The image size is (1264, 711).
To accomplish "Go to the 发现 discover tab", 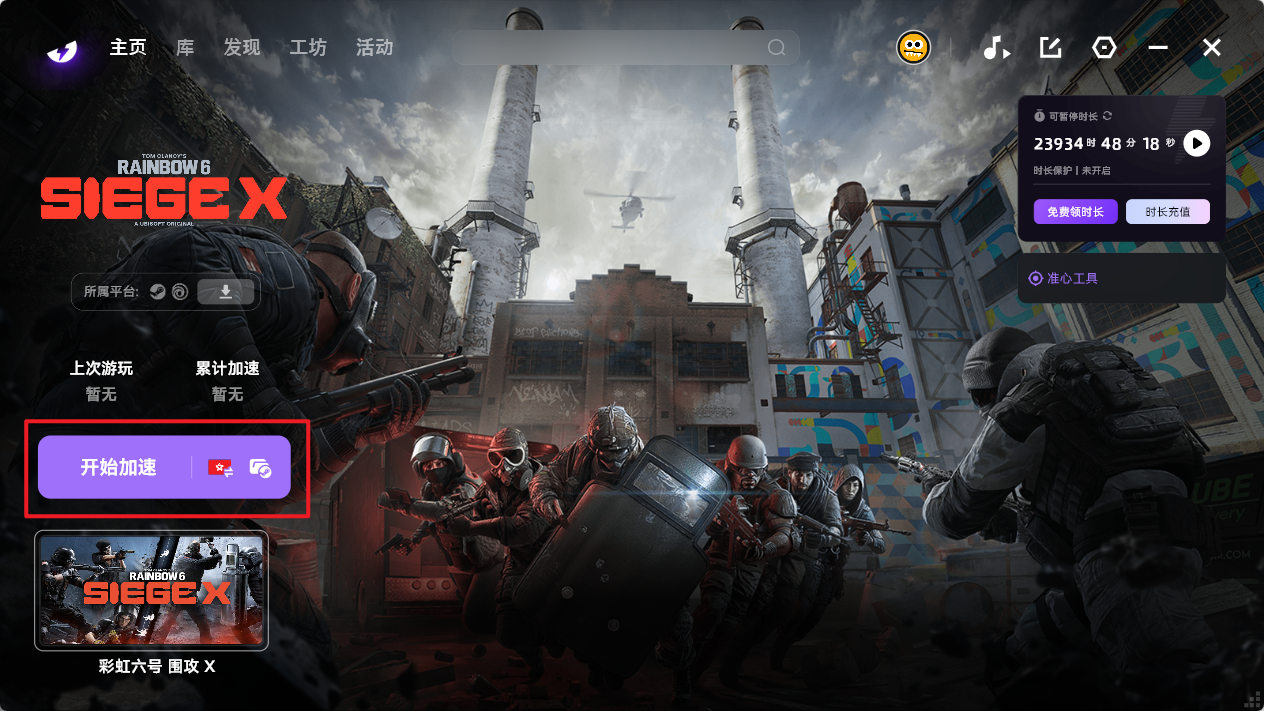I will pos(242,48).
